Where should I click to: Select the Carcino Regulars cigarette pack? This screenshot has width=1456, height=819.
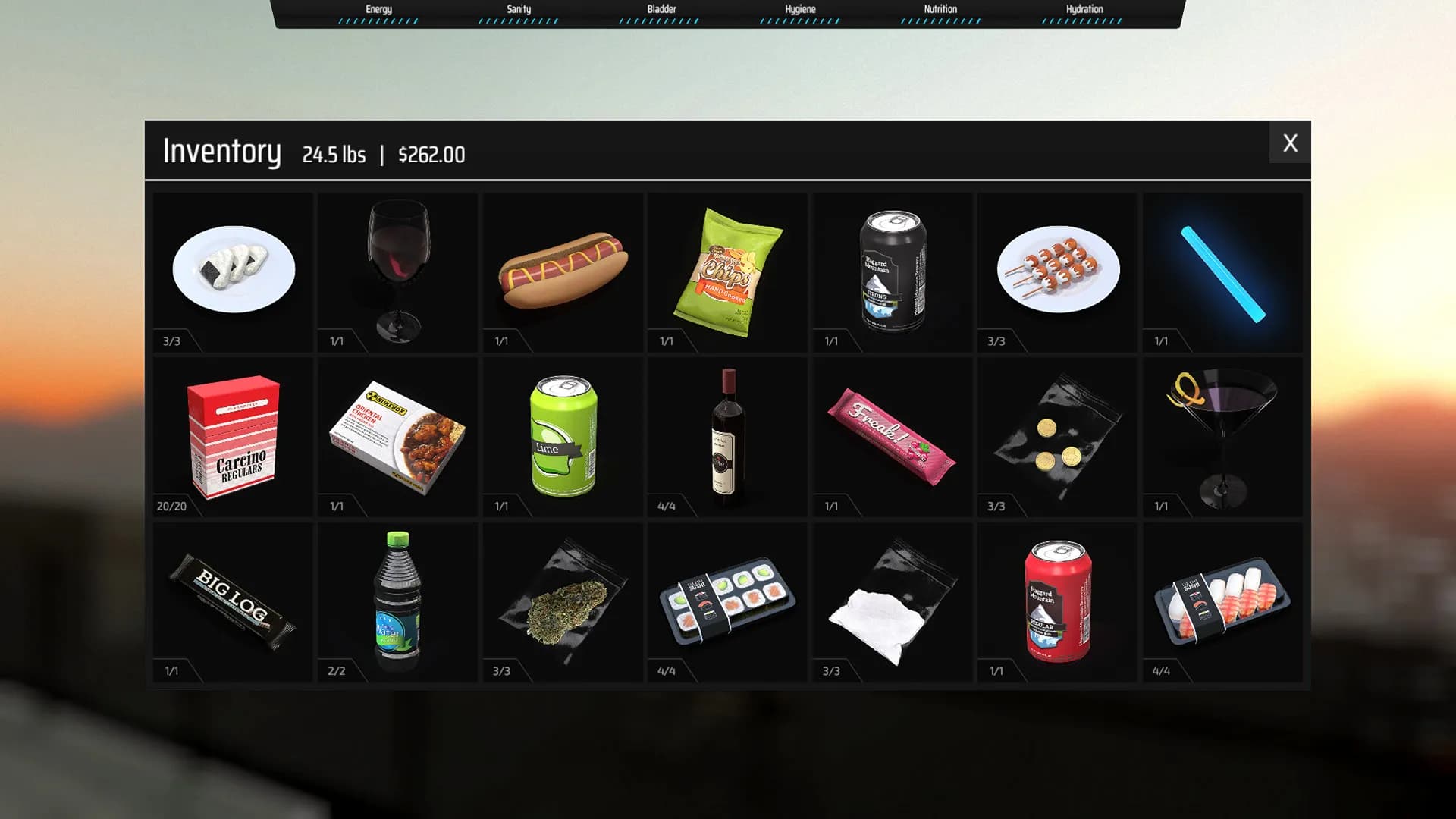point(231,436)
